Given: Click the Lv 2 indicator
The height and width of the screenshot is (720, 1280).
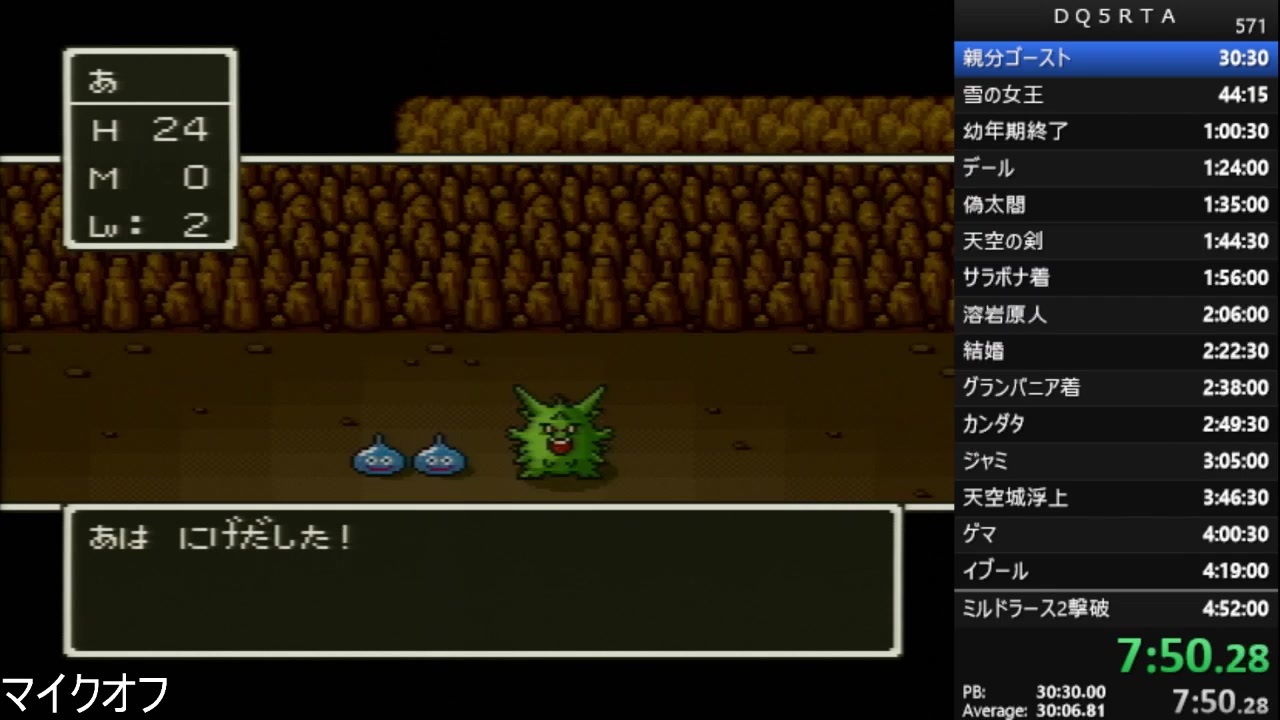Looking at the screenshot, I should tap(150, 225).
